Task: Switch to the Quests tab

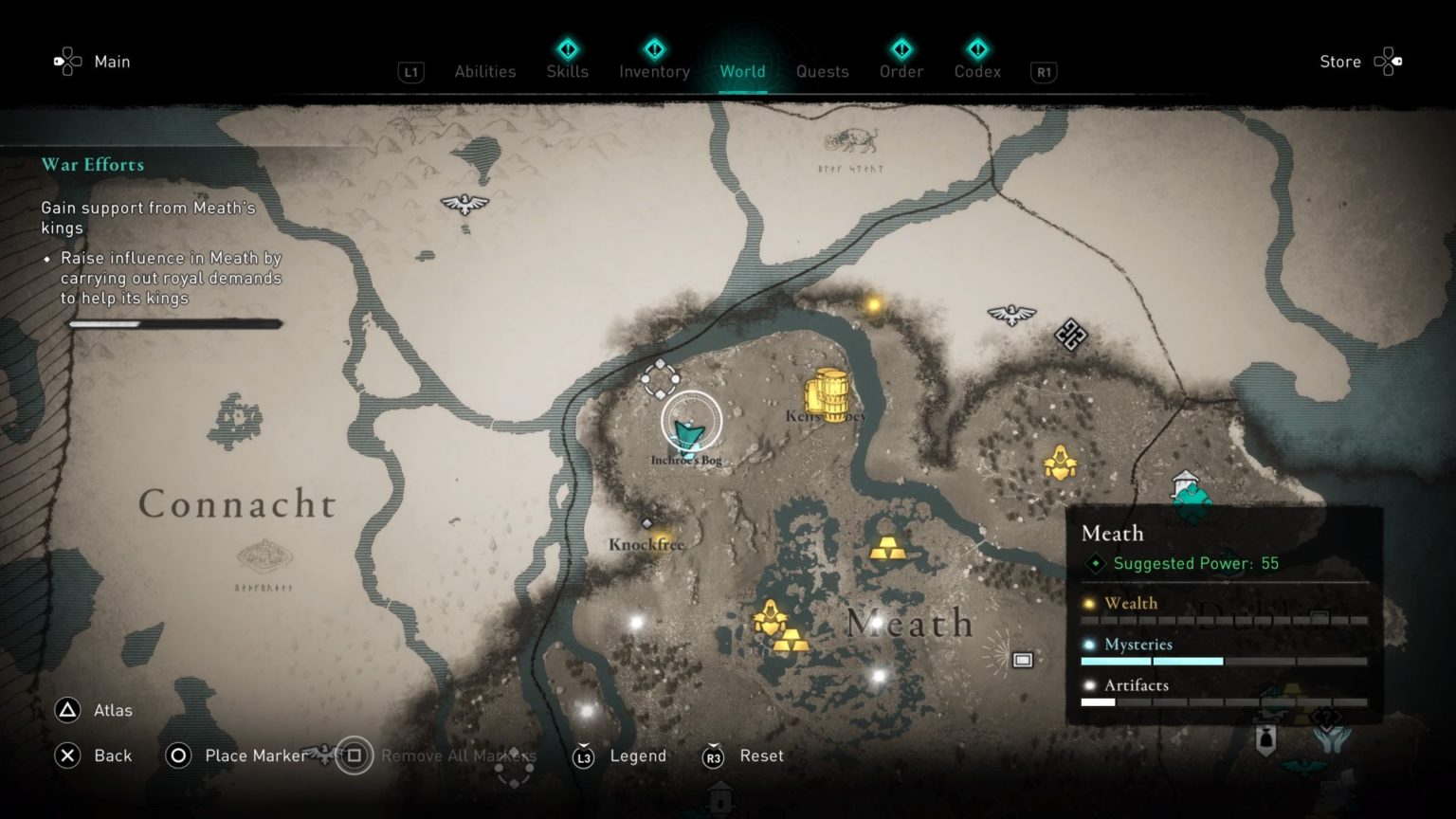Action: [x=822, y=71]
